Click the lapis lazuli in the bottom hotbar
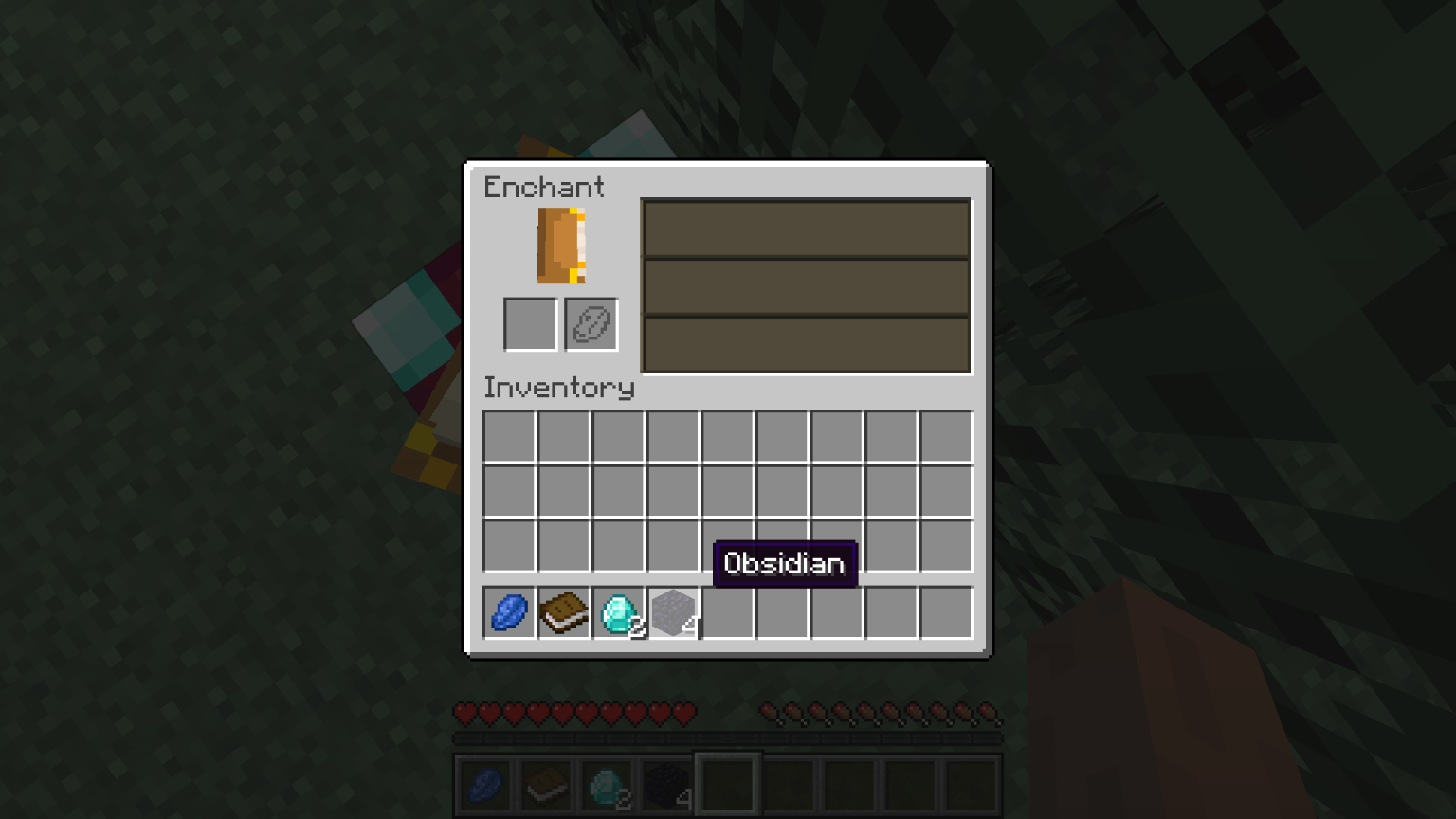1456x819 pixels. (485, 784)
